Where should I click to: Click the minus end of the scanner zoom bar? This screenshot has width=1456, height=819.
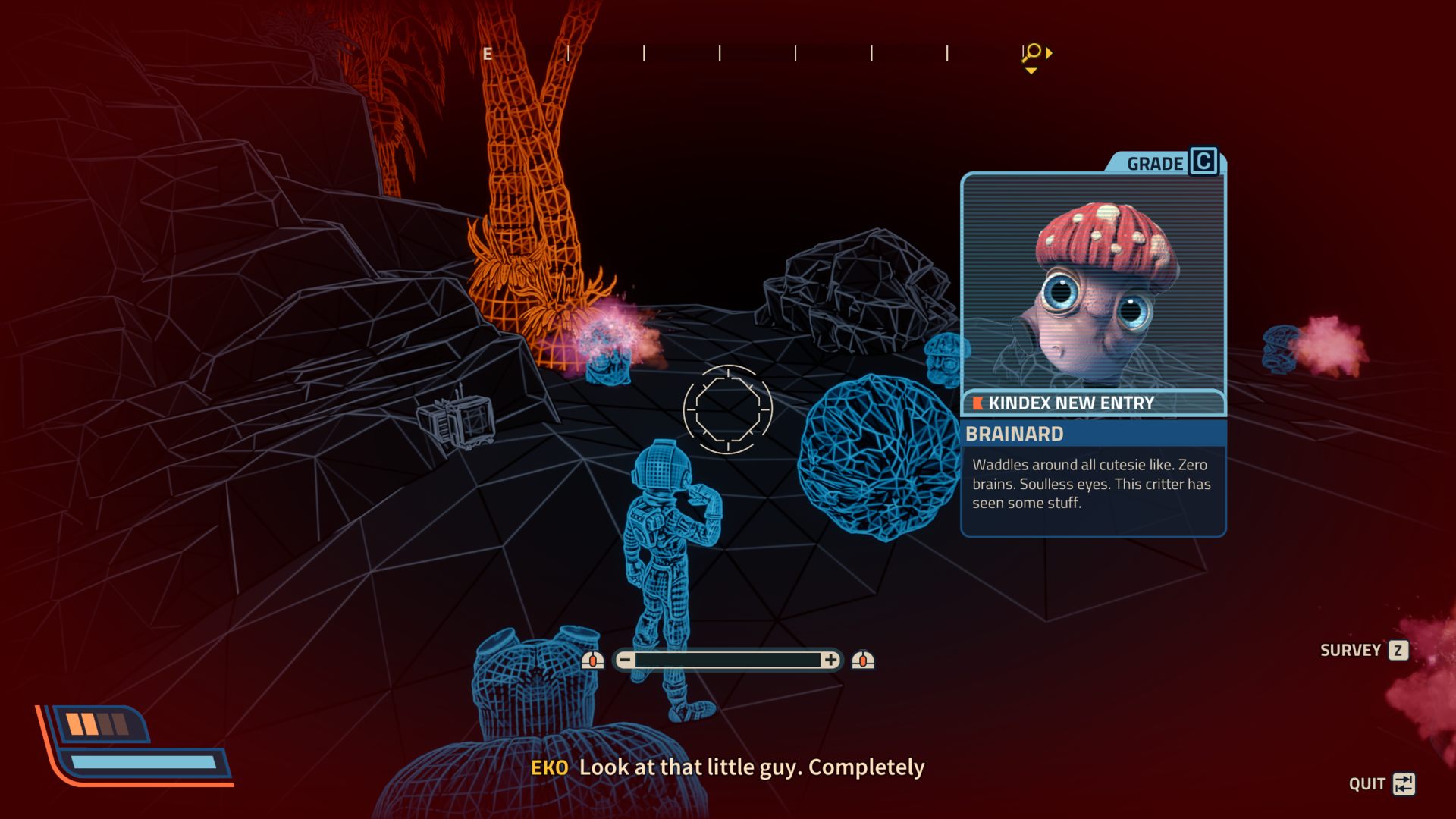click(625, 660)
